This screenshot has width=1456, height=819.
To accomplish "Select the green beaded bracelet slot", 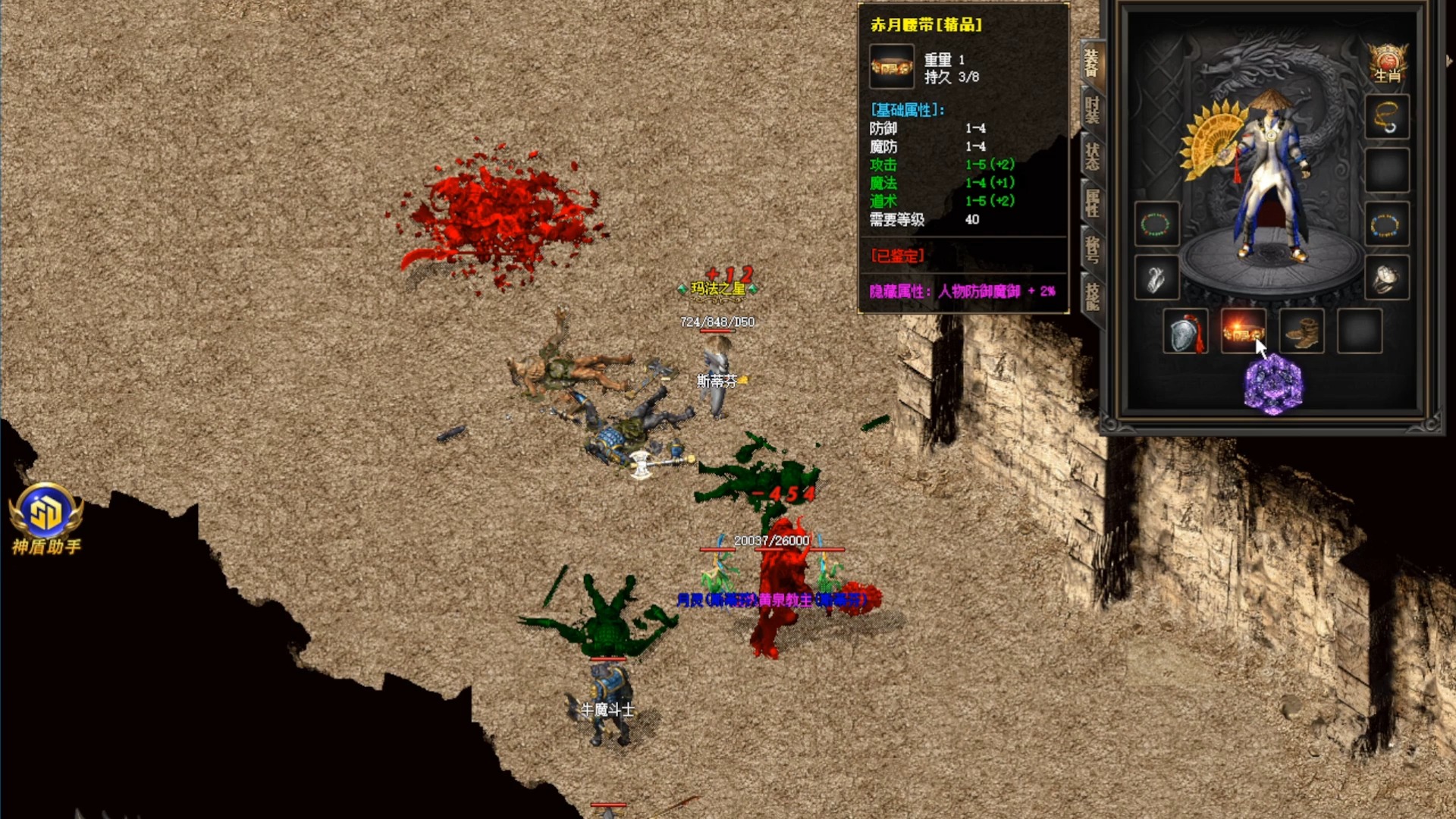I will (x=1156, y=224).
